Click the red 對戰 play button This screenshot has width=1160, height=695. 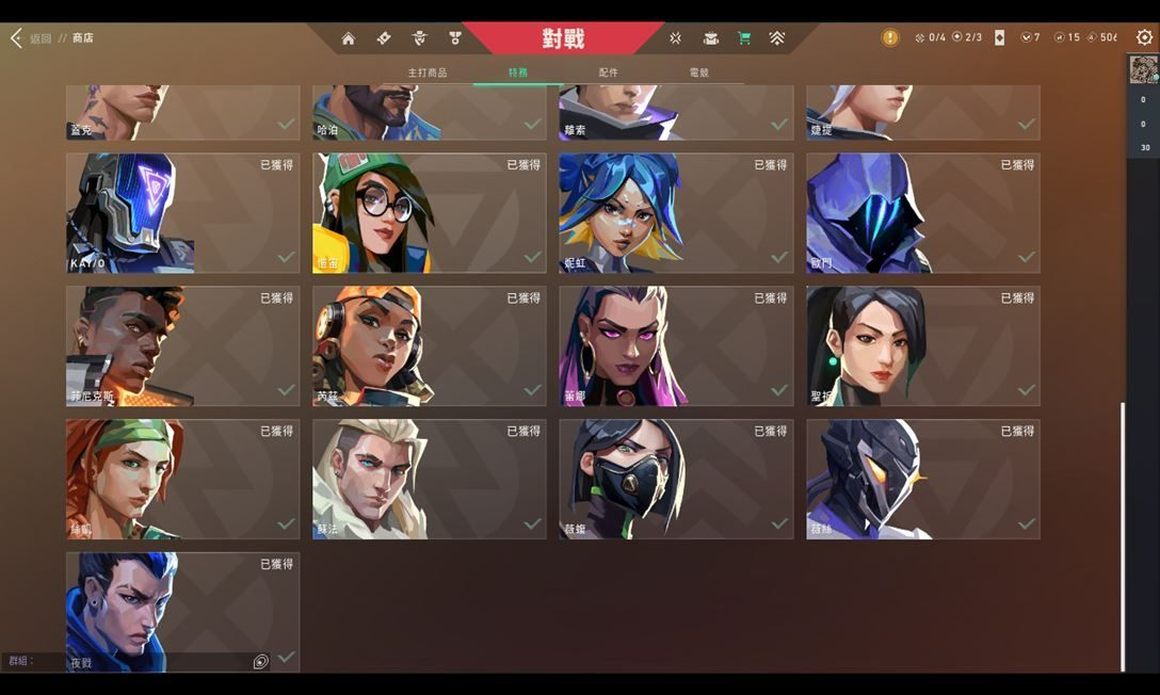(563, 39)
